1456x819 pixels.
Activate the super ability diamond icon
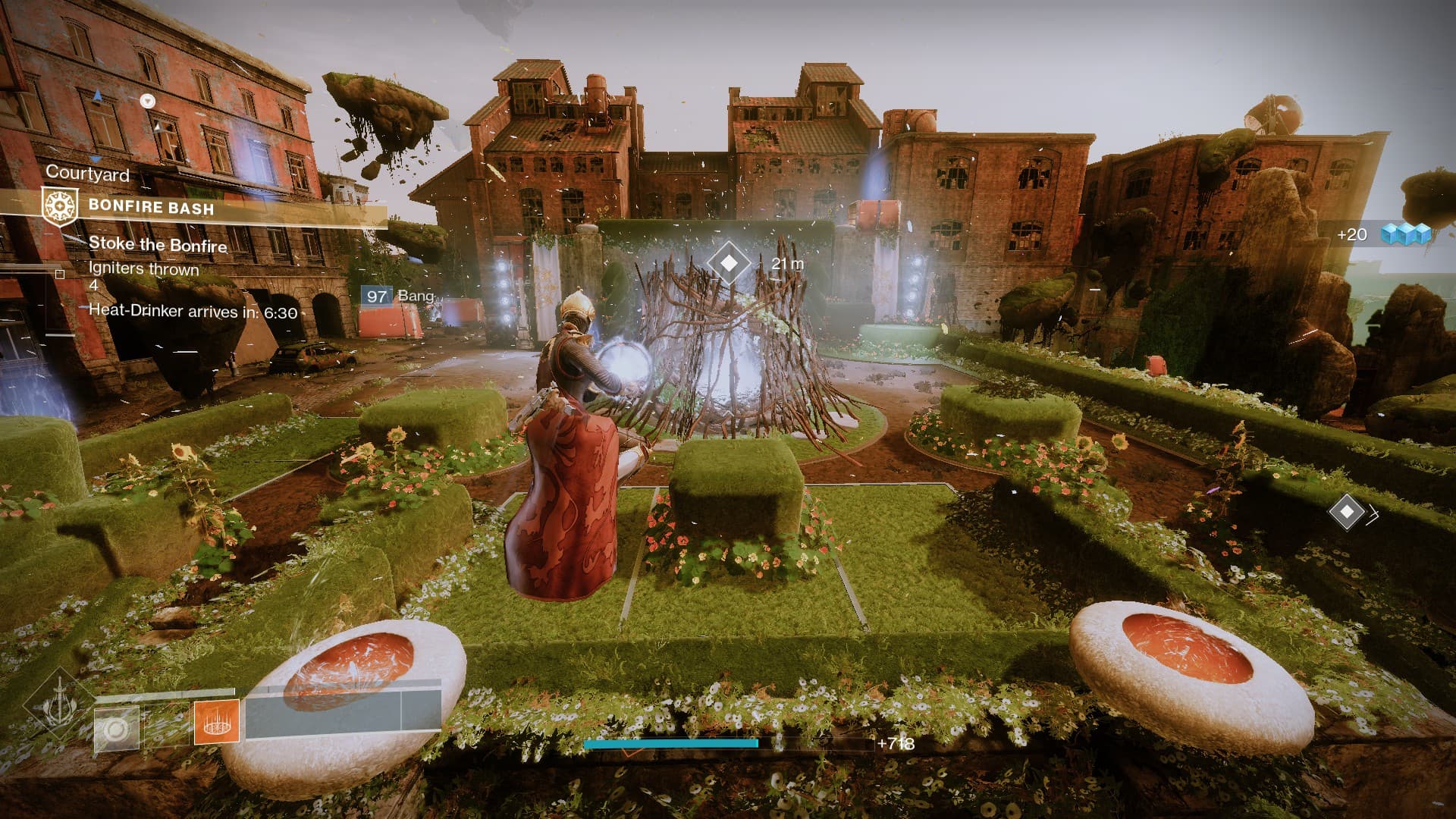click(x=59, y=705)
